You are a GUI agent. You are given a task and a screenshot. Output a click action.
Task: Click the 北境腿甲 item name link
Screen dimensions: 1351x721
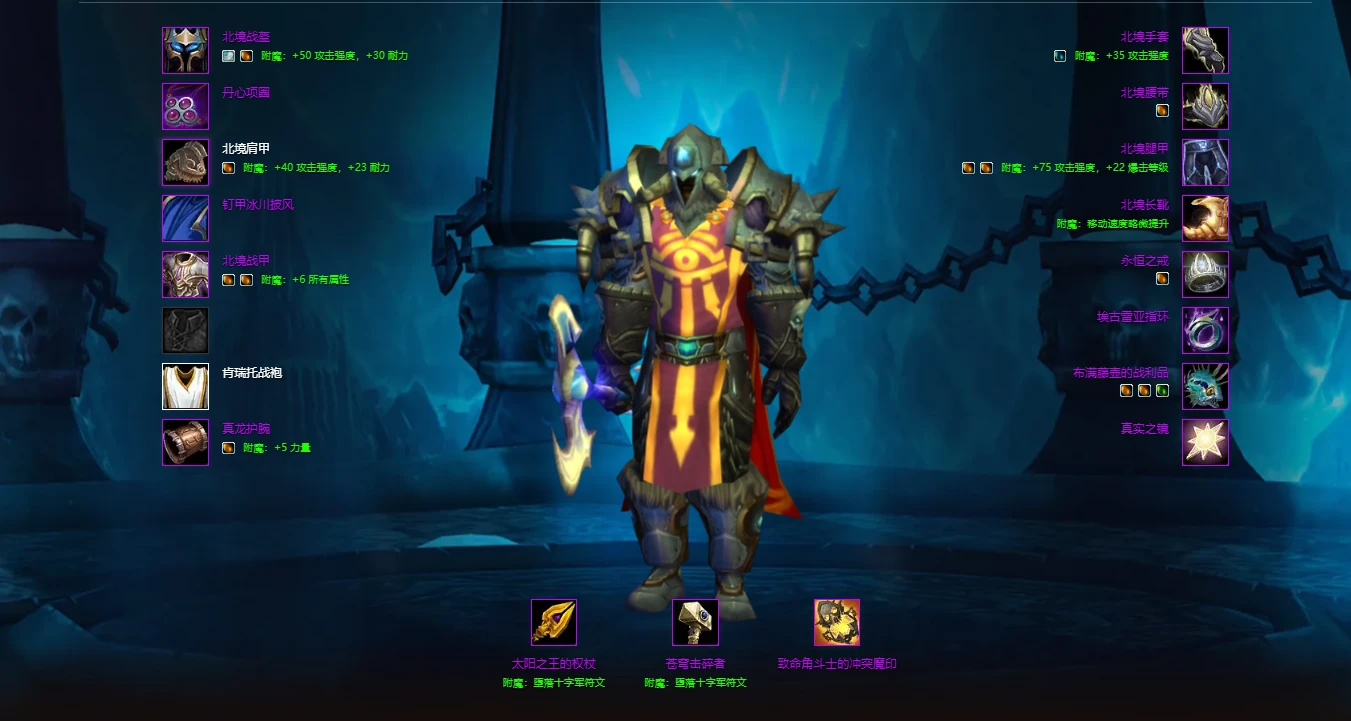coord(1144,149)
